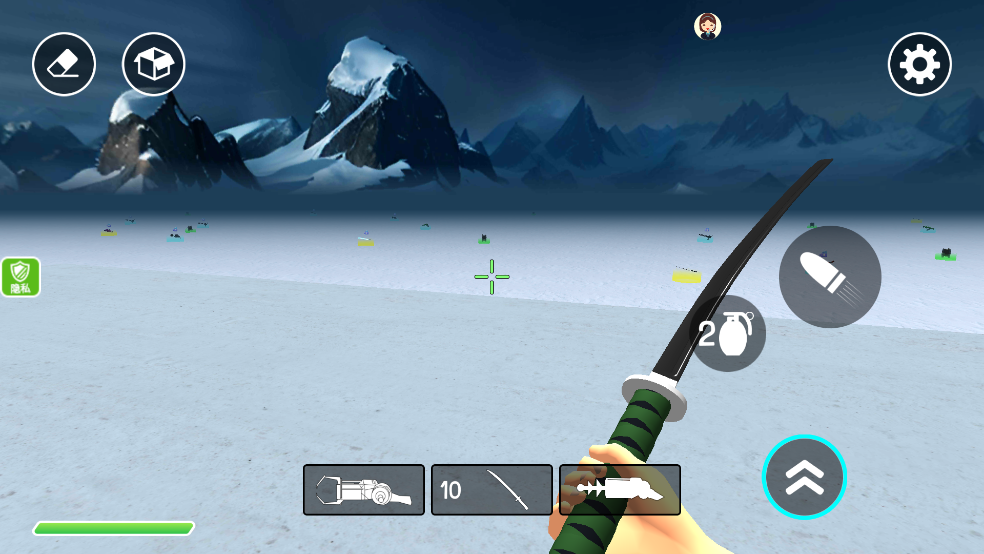
Task: Select the katana hotbar slot
Action: [492, 490]
